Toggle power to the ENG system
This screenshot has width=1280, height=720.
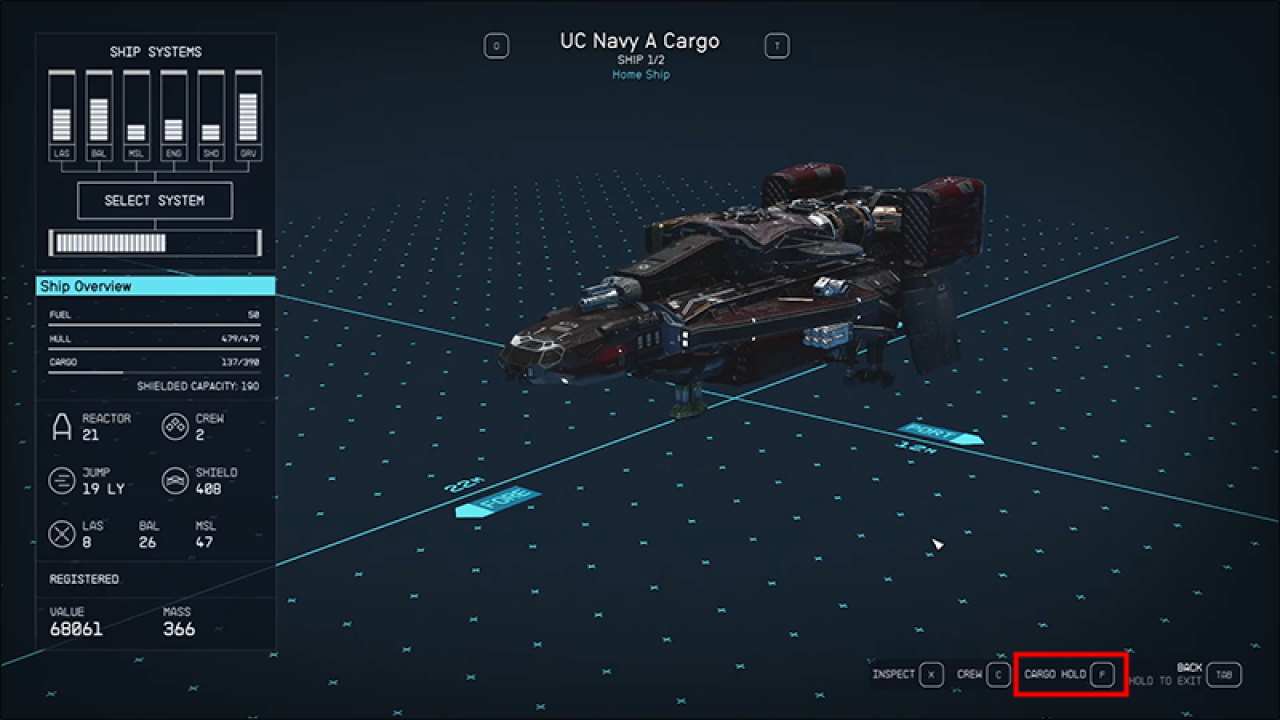tap(173, 105)
